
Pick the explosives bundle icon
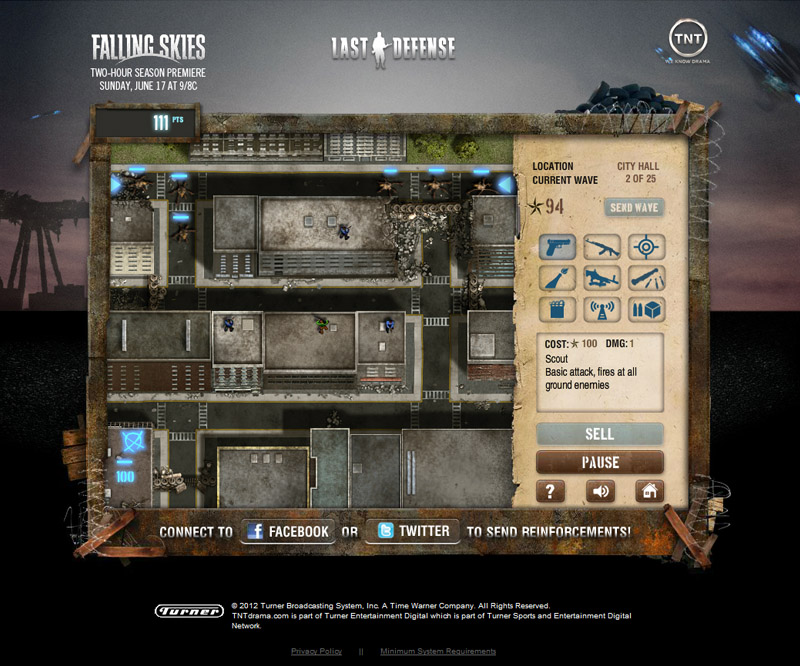tap(556, 309)
